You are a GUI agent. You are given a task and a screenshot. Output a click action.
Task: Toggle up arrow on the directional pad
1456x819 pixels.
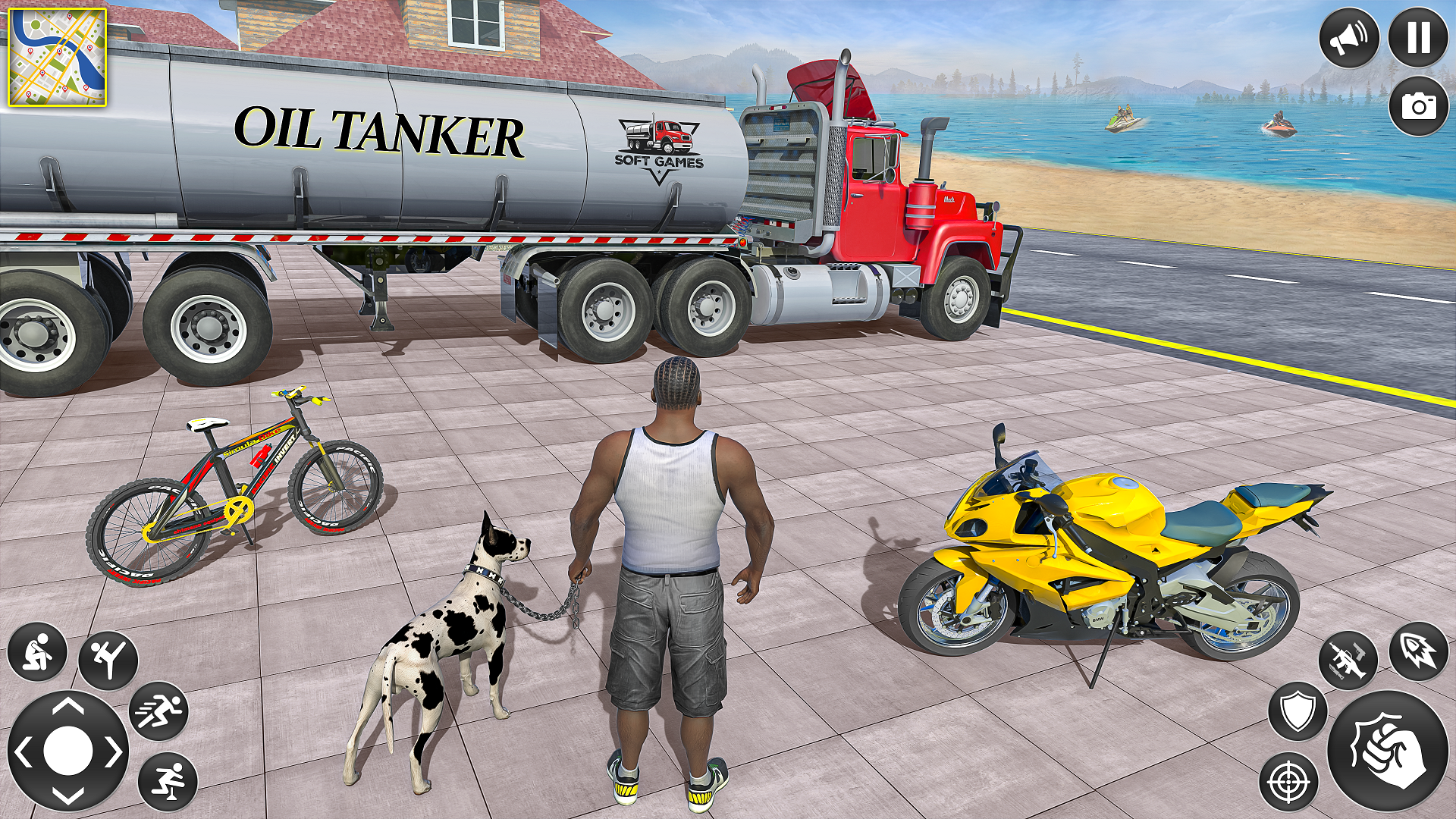(x=67, y=707)
